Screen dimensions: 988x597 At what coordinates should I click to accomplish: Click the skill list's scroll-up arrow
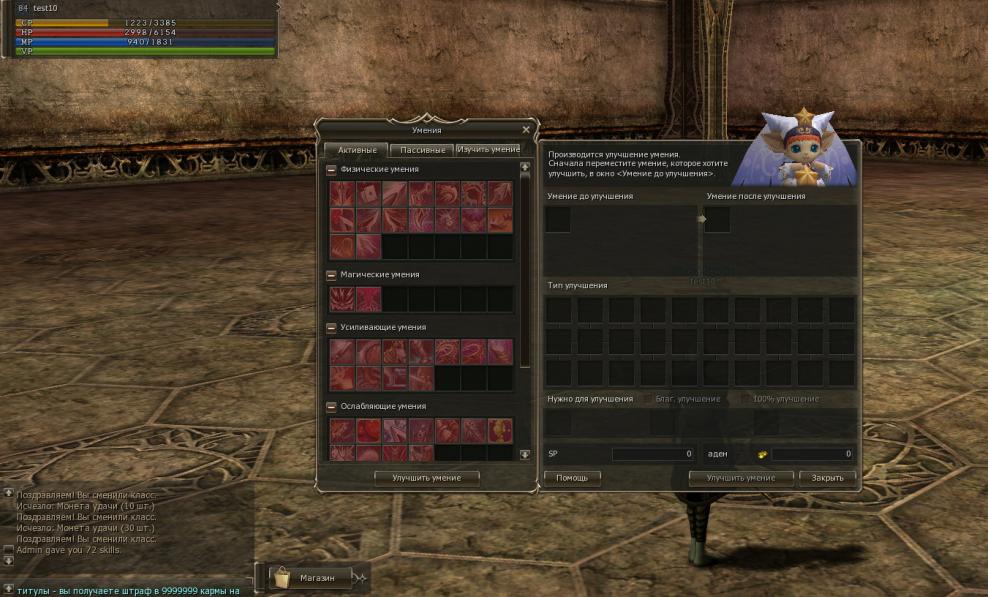[x=525, y=167]
